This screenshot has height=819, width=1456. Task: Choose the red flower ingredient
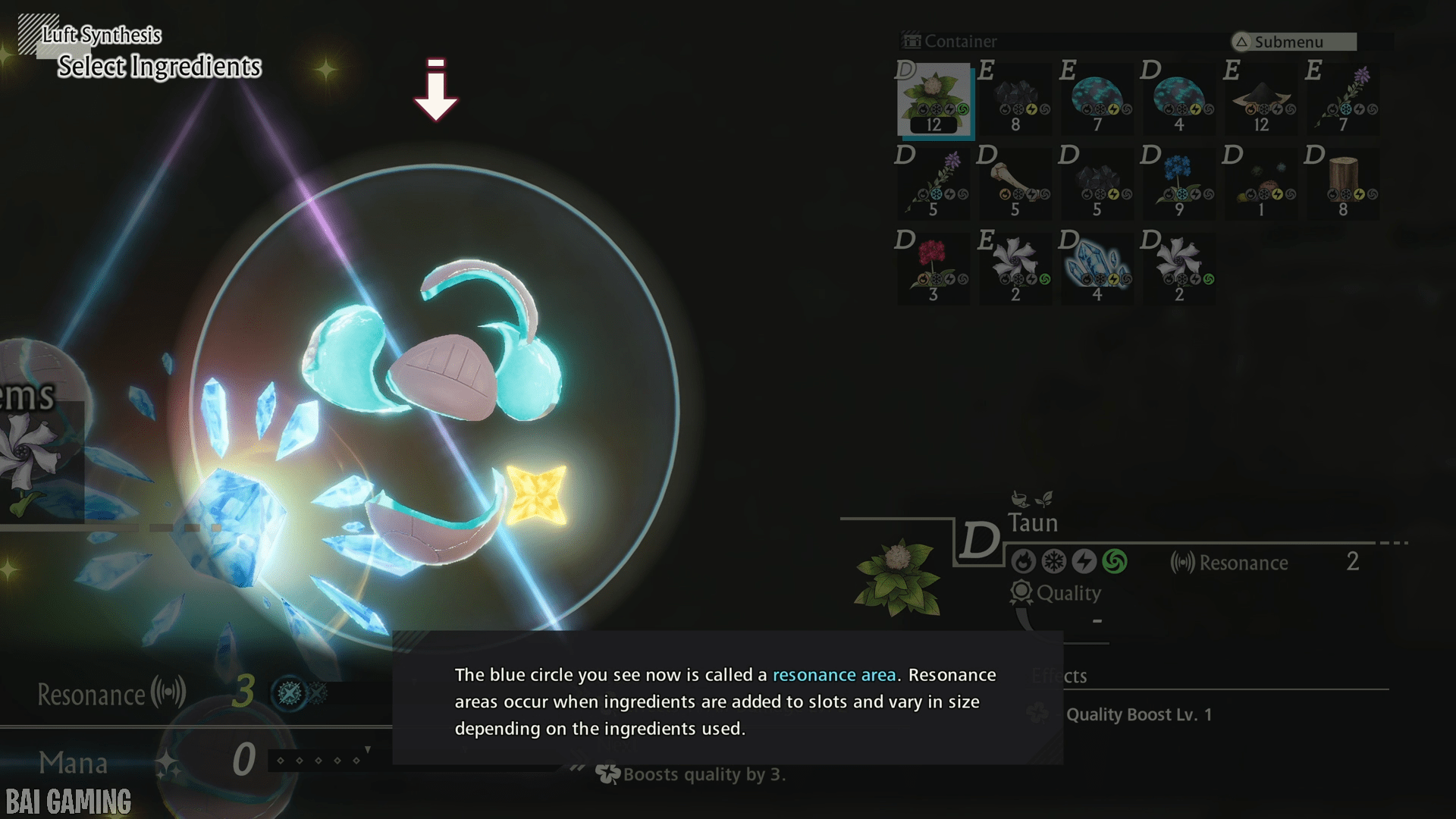click(x=934, y=269)
